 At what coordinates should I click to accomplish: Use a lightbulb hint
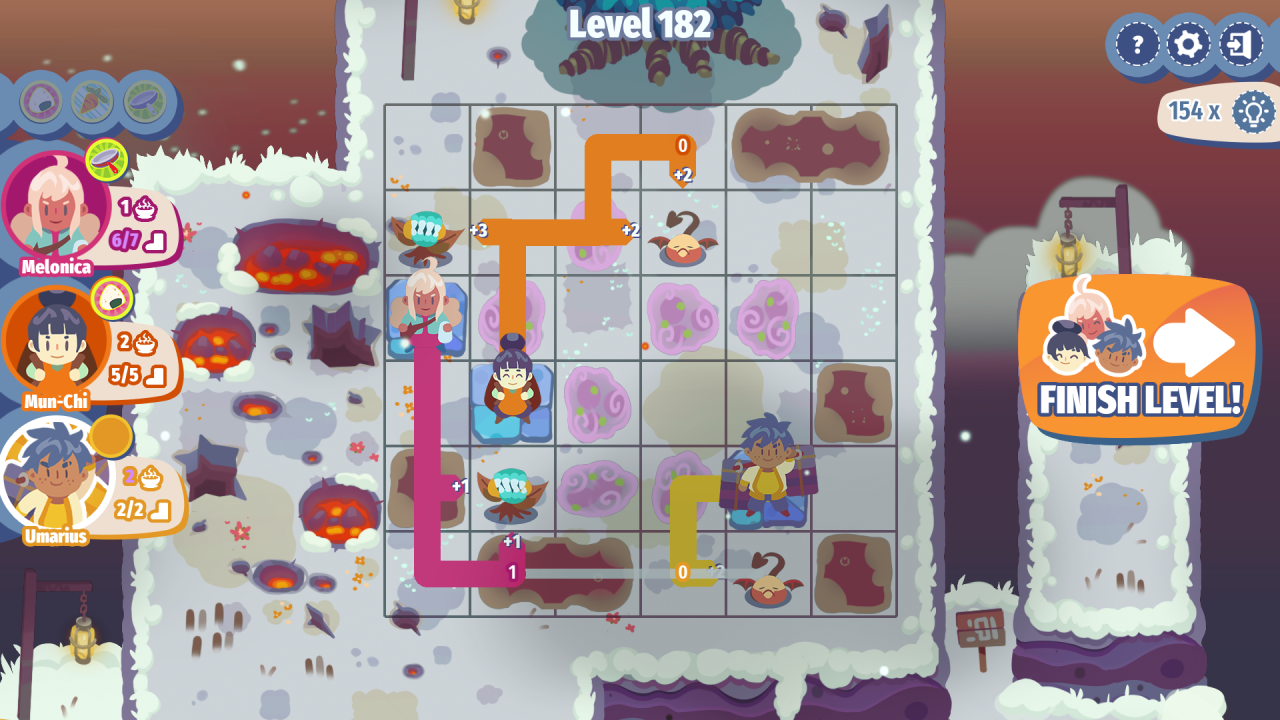coord(1252,111)
